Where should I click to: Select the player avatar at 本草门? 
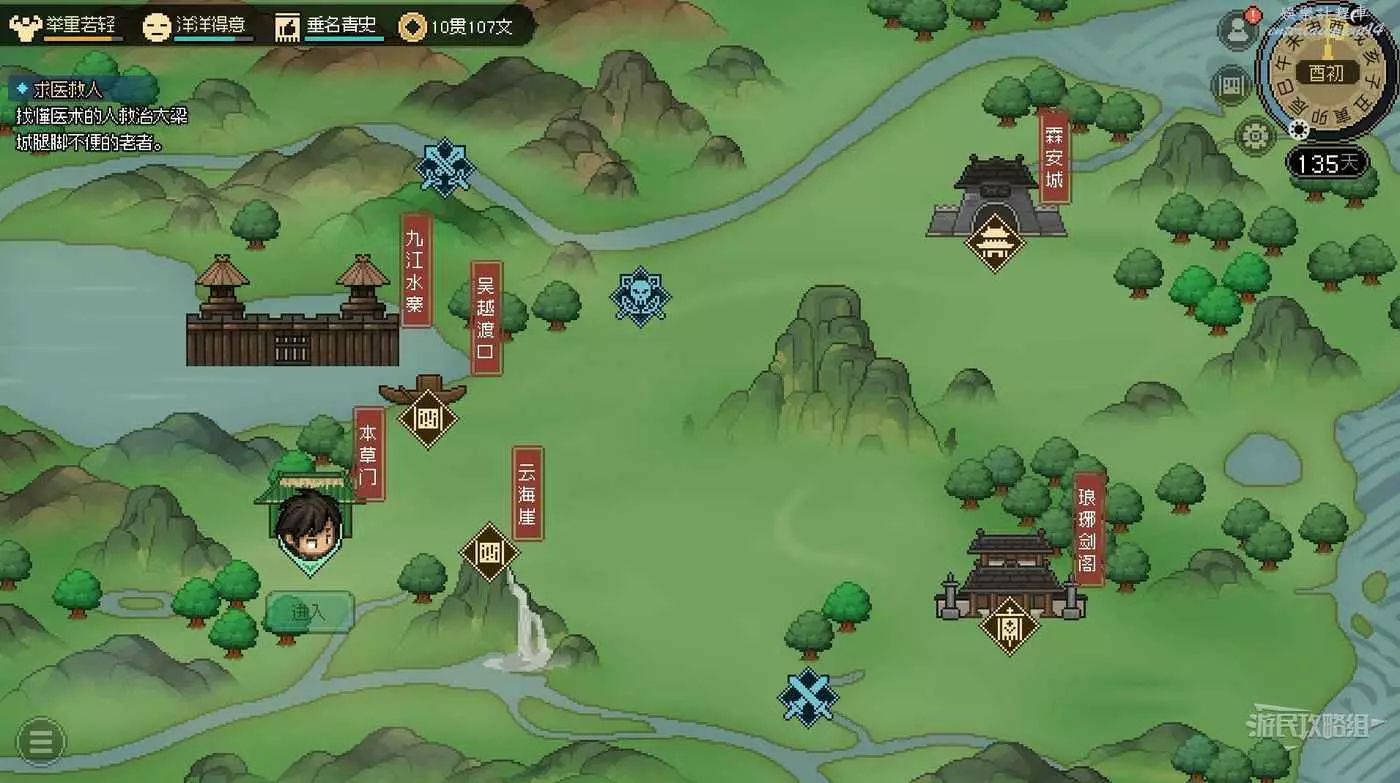[309, 526]
